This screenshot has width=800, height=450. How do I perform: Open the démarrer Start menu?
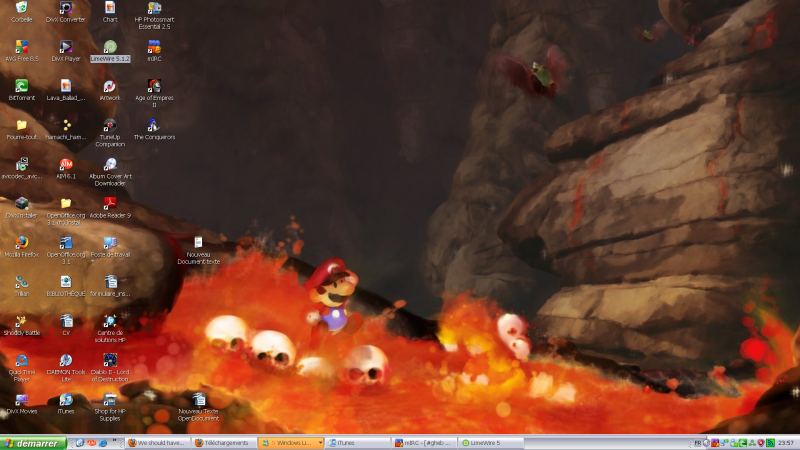click(x=33, y=442)
